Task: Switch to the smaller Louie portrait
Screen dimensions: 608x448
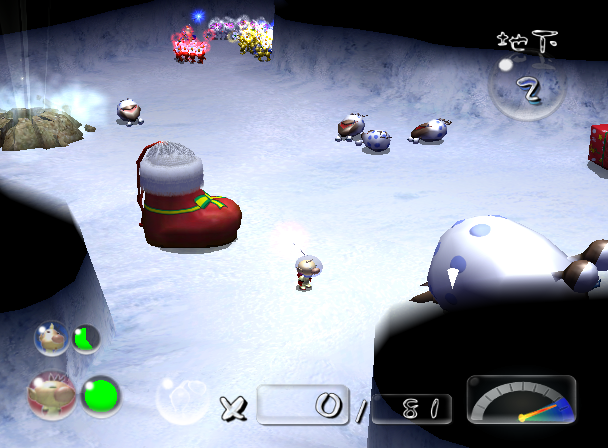Action: 50,338
